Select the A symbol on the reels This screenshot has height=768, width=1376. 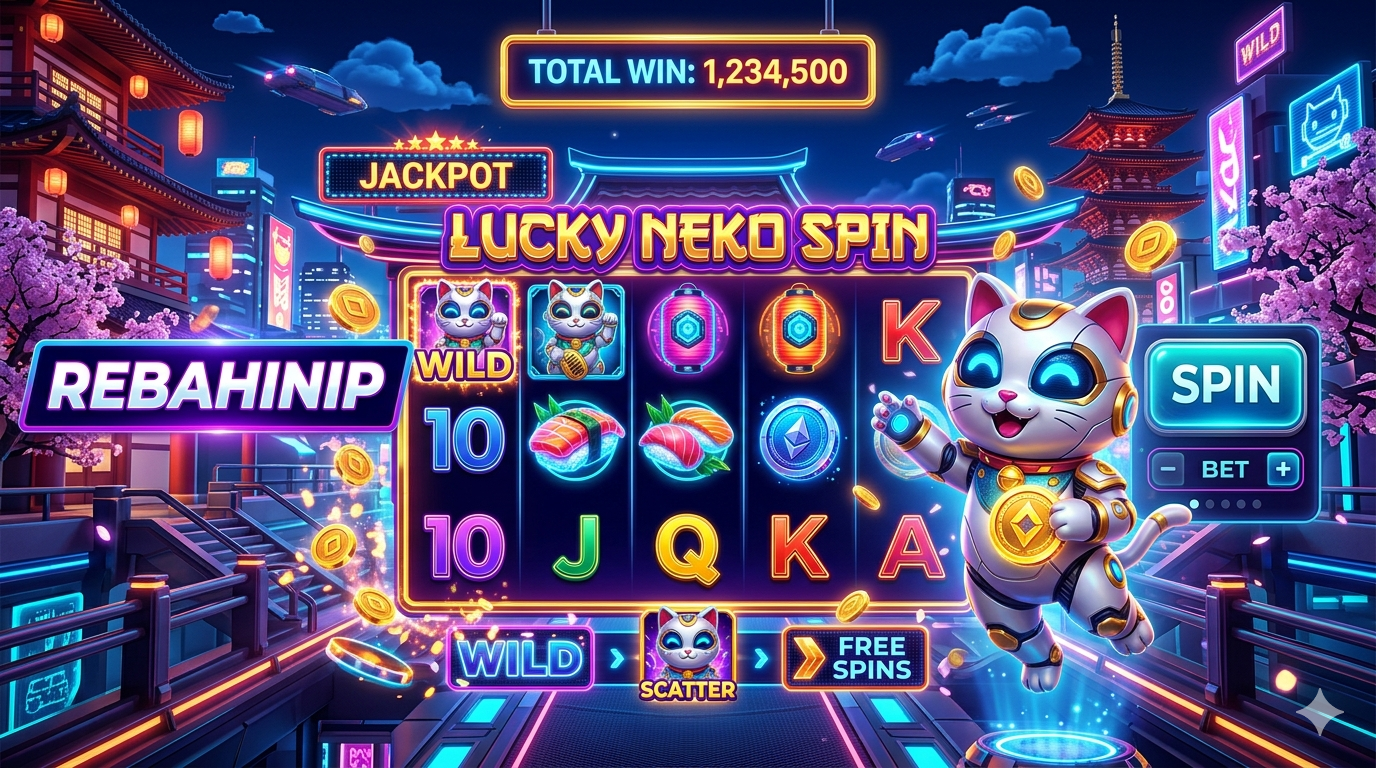click(910, 548)
